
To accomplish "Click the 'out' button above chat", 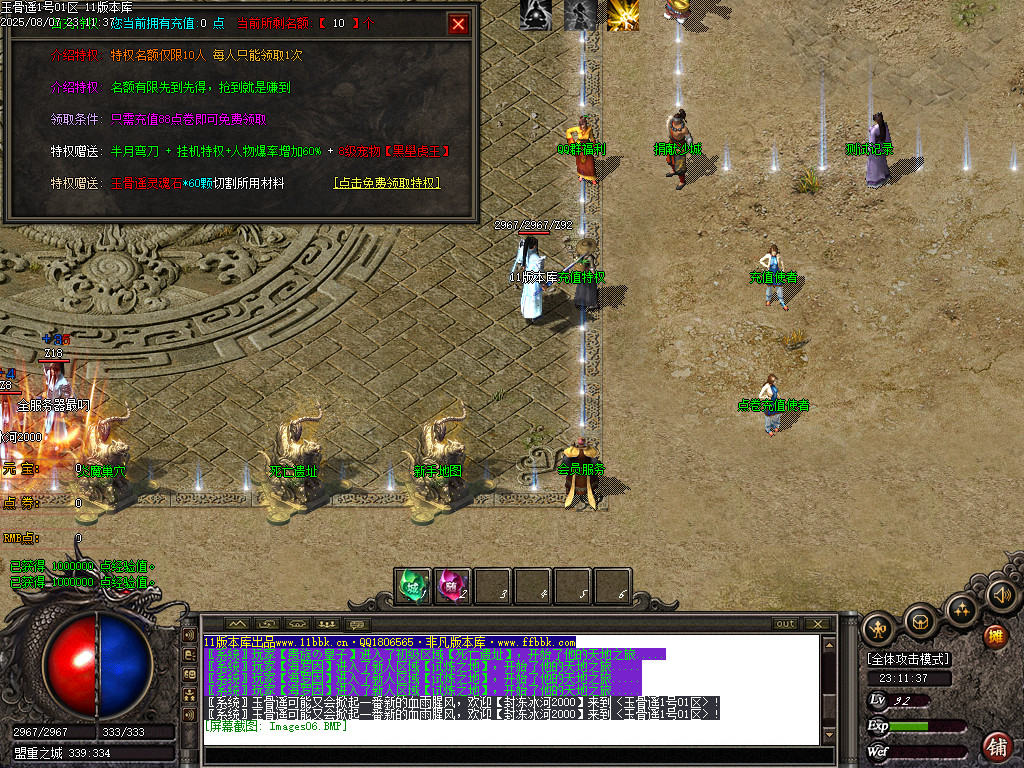I will tap(786, 624).
